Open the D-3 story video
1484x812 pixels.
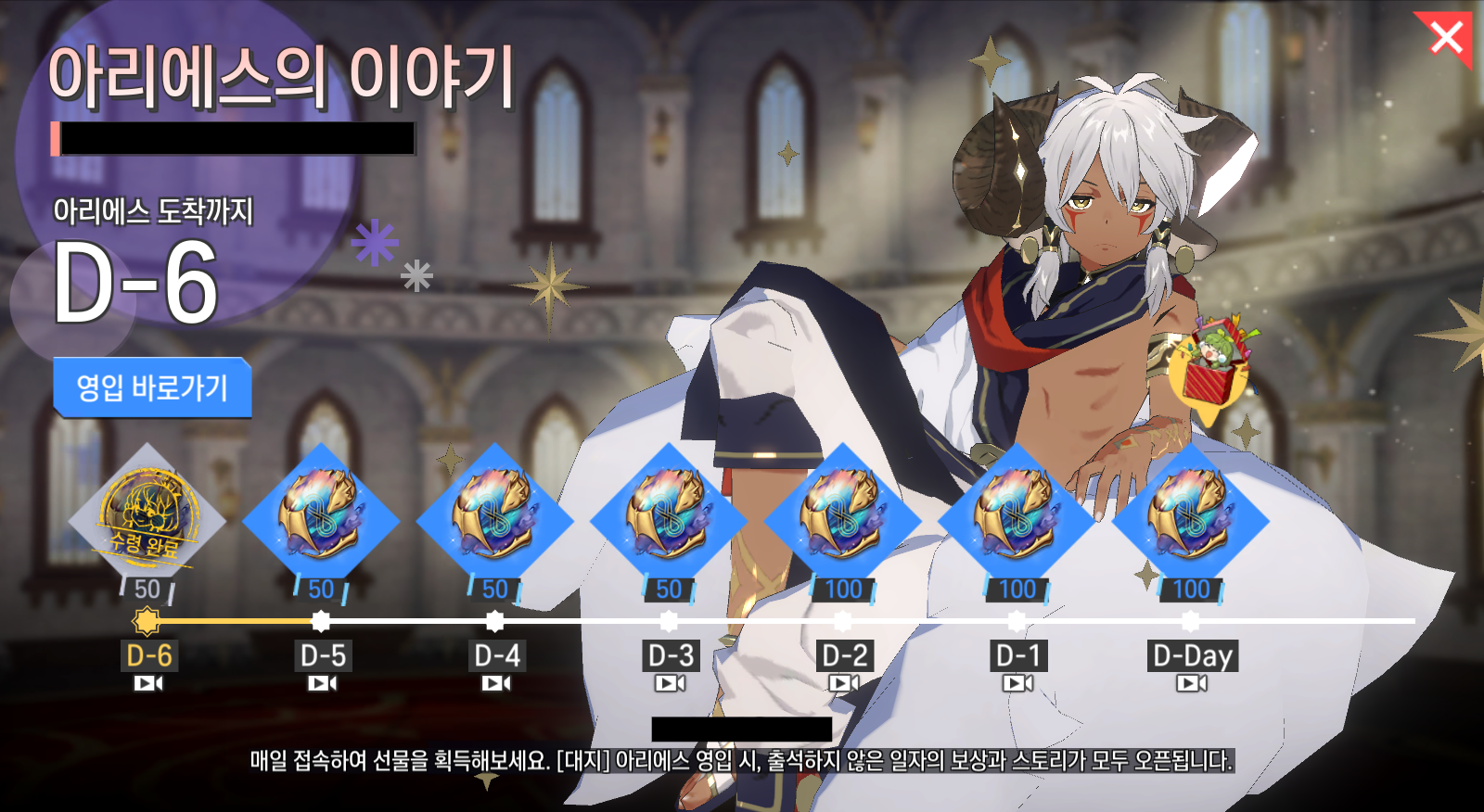(671, 684)
